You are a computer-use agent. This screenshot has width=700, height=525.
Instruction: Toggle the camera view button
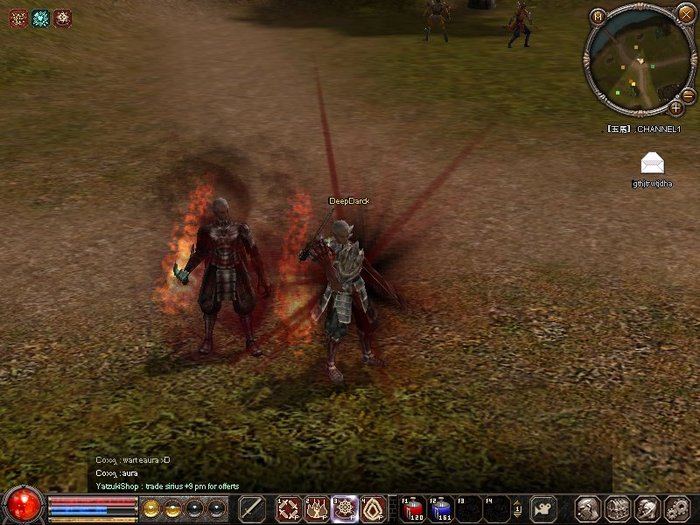point(544,507)
